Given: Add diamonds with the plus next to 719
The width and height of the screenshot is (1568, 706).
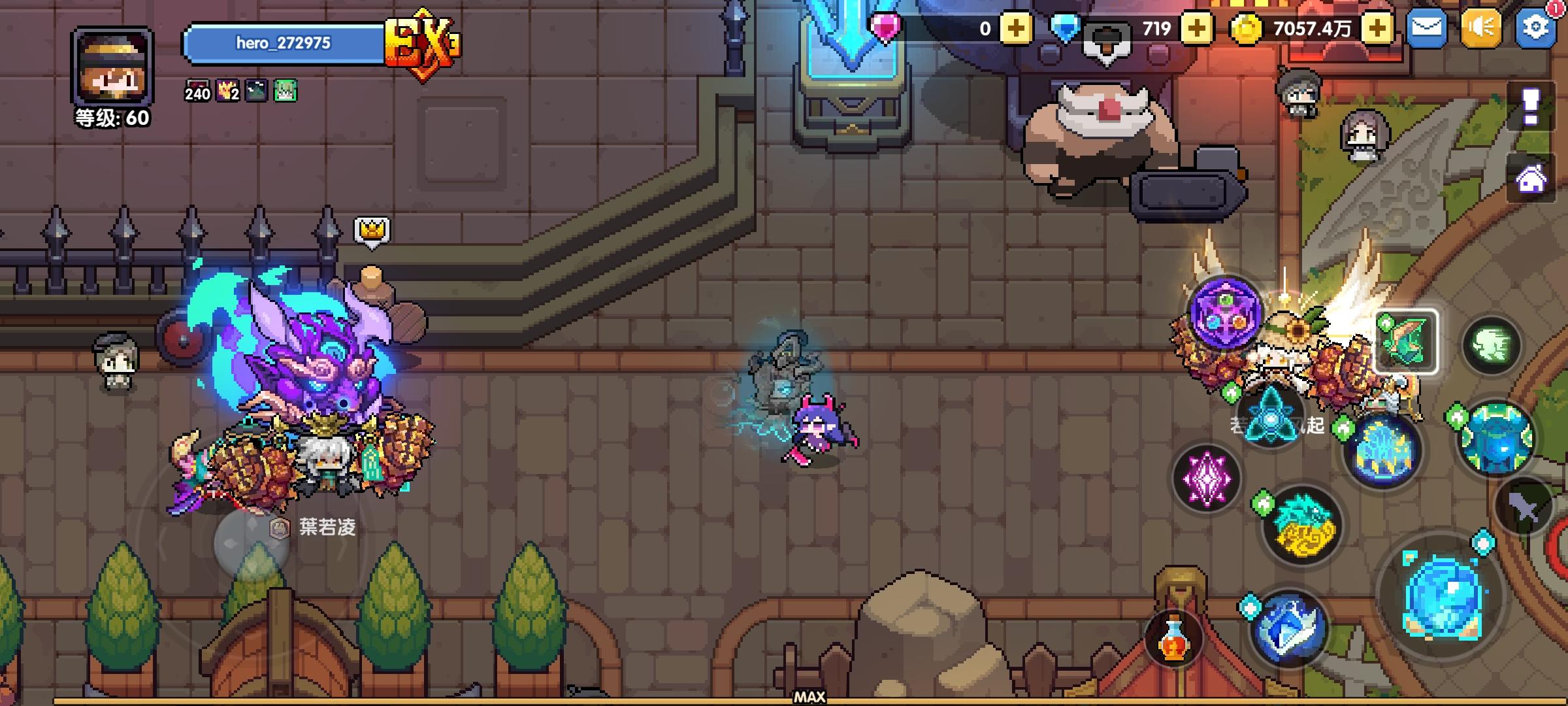Looking at the screenshot, I should click(1197, 28).
